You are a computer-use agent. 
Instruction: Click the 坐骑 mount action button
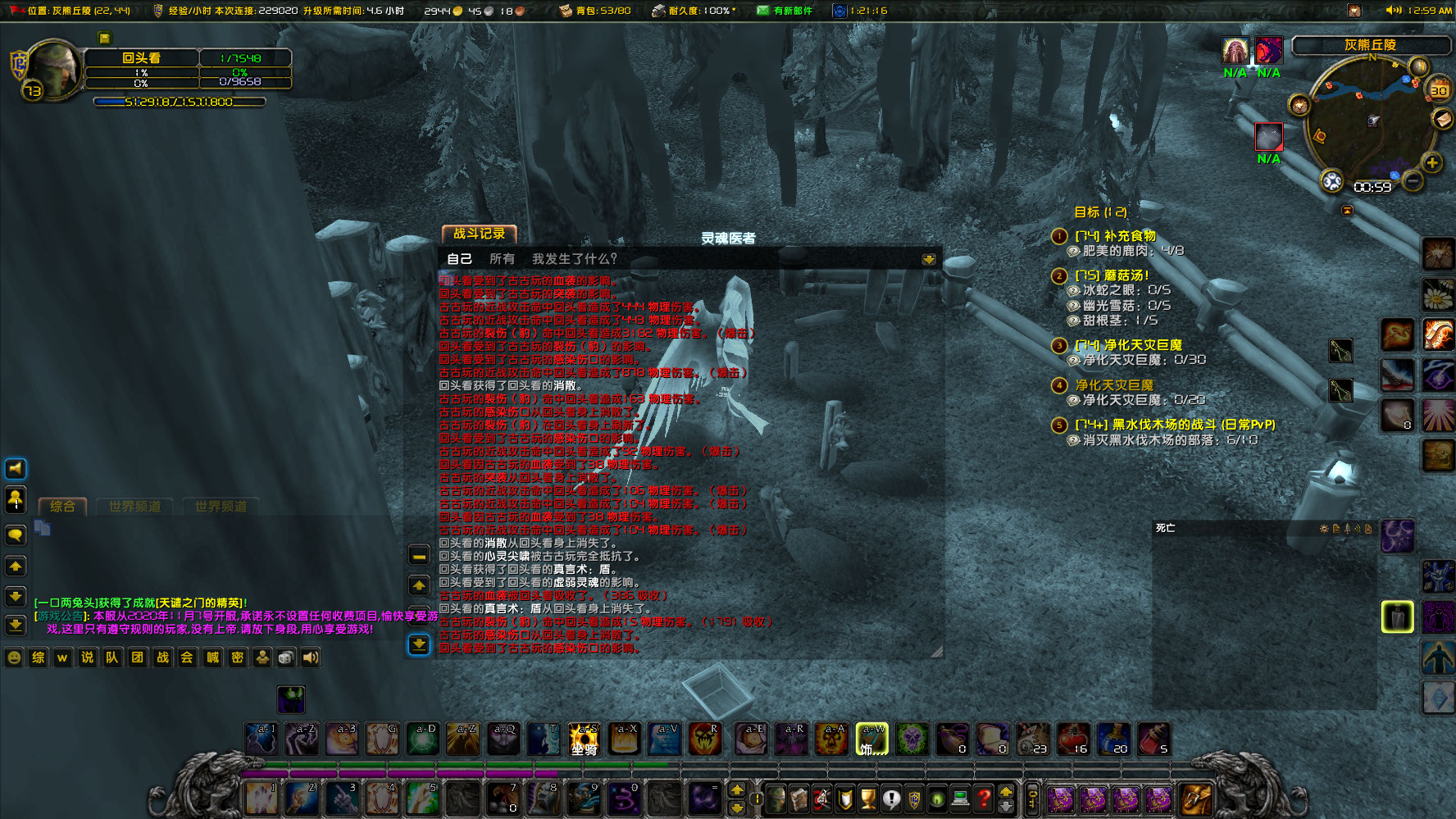pos(584,738)
